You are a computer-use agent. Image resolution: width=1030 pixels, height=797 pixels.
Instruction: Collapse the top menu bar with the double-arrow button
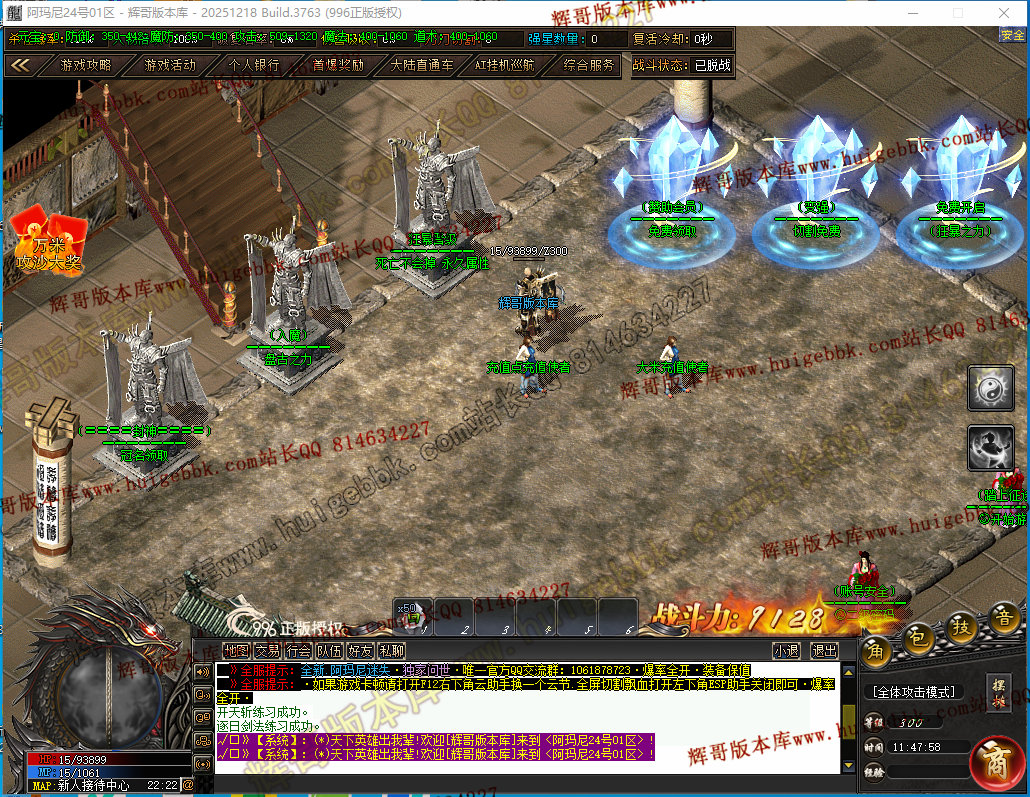[x=20, y=65]
